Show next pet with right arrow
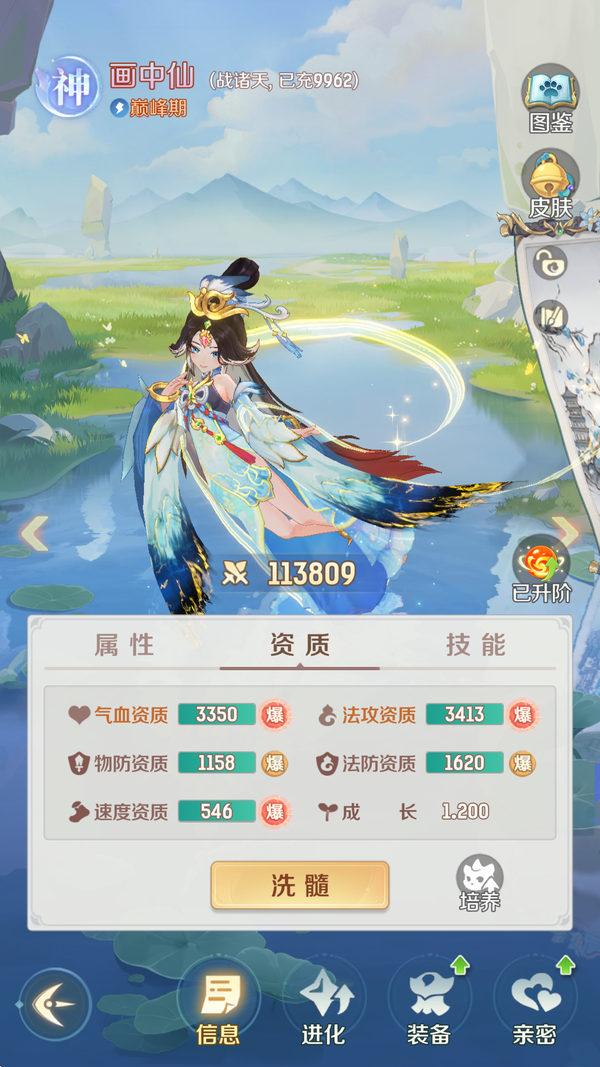The image size is (600, 1067). click(x=567, y=533)
